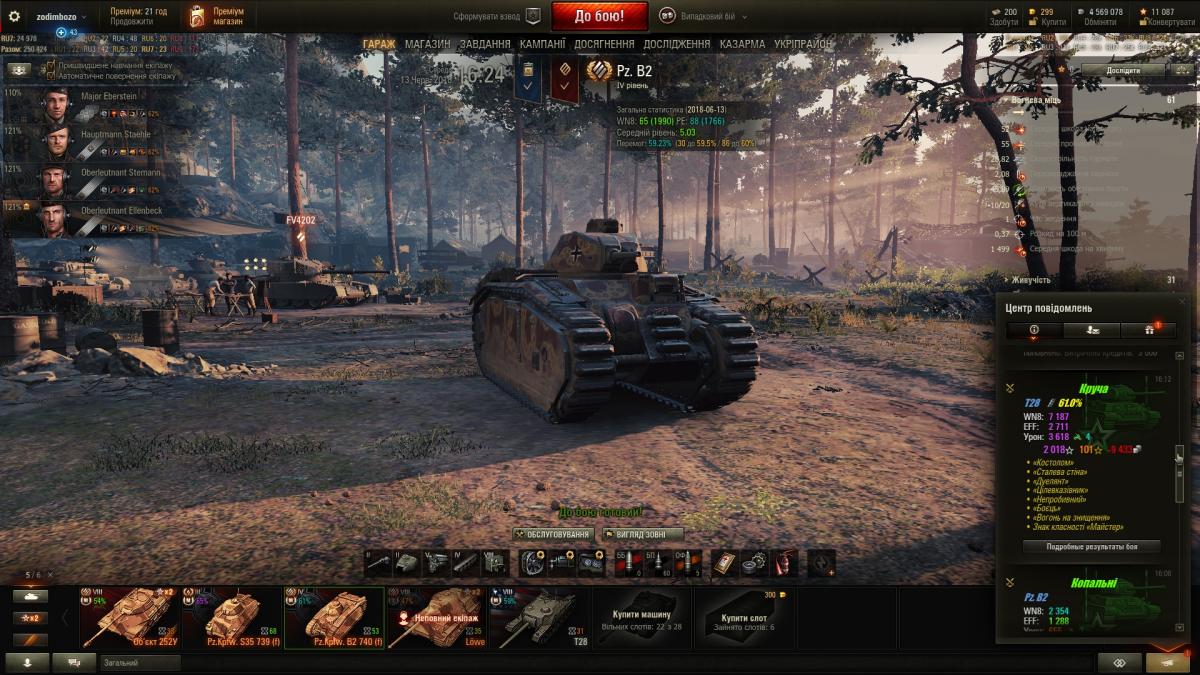Open the МАГАЗИН store tab
The height and width of the screenshot is (675, 1200).
(427, 44)
